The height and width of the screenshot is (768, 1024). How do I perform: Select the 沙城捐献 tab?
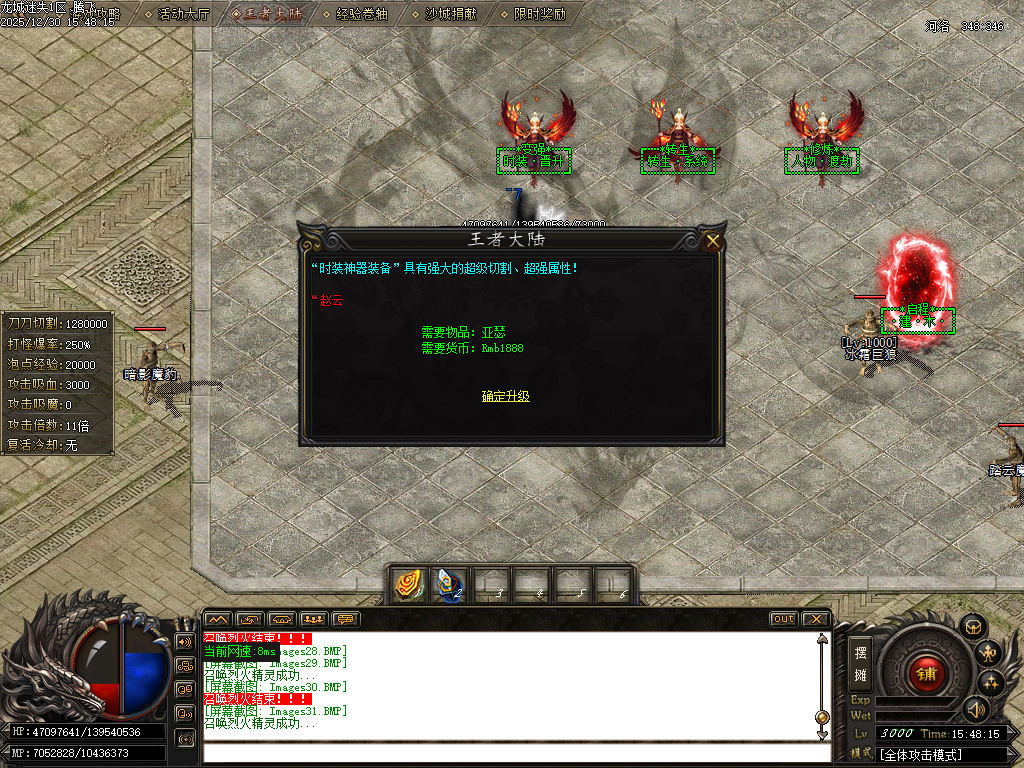coord(451,14)
